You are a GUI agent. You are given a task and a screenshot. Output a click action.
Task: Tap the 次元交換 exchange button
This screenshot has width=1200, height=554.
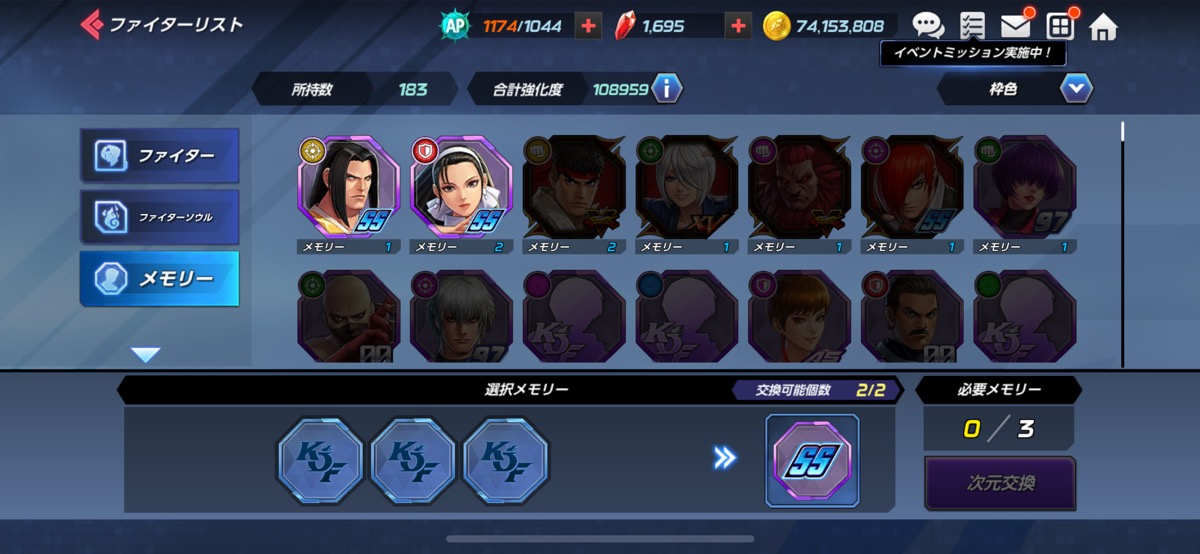pyautogui.click(x=999, y=484)
